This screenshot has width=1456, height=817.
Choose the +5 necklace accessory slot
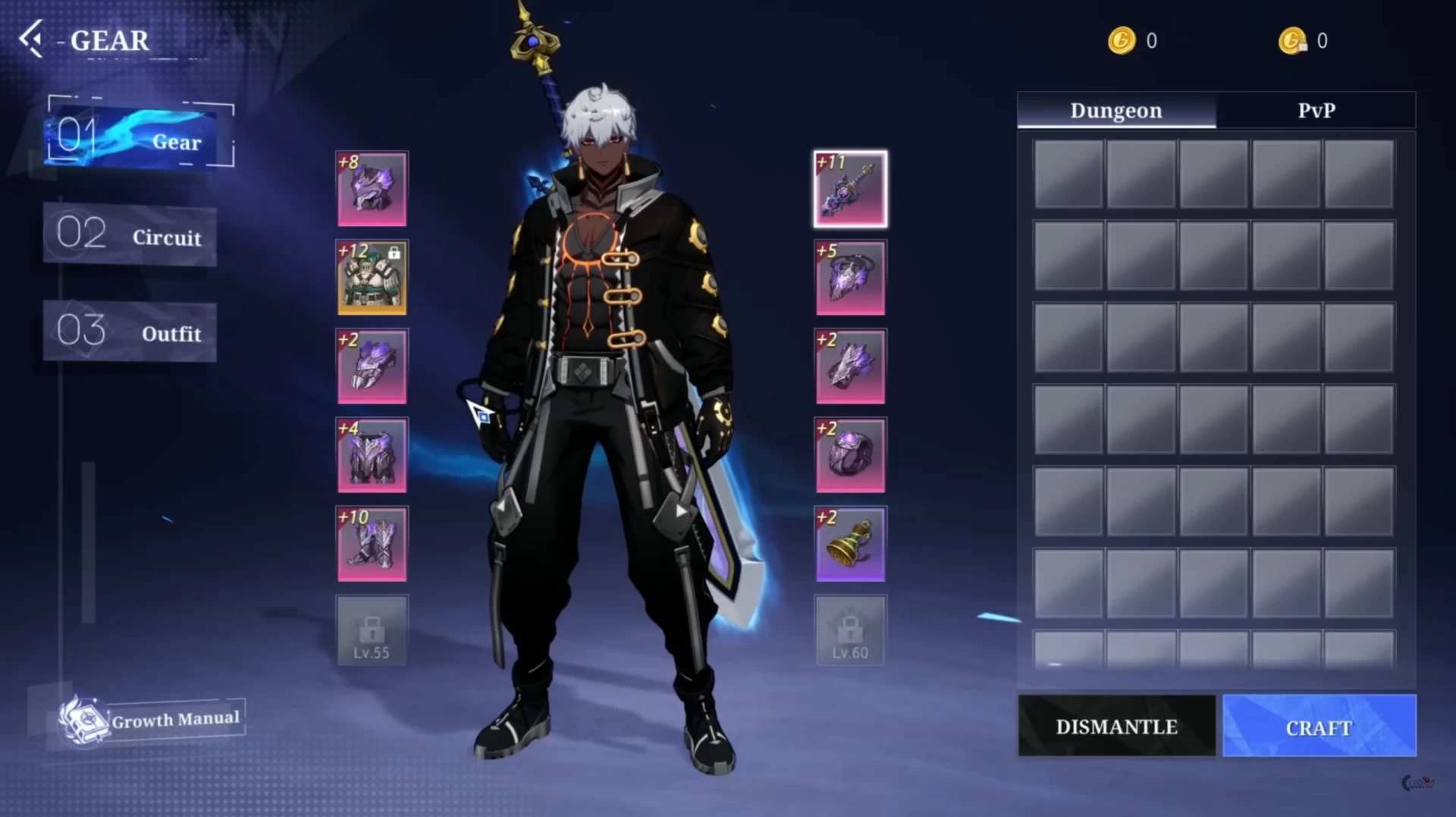(x=850, y=278)
